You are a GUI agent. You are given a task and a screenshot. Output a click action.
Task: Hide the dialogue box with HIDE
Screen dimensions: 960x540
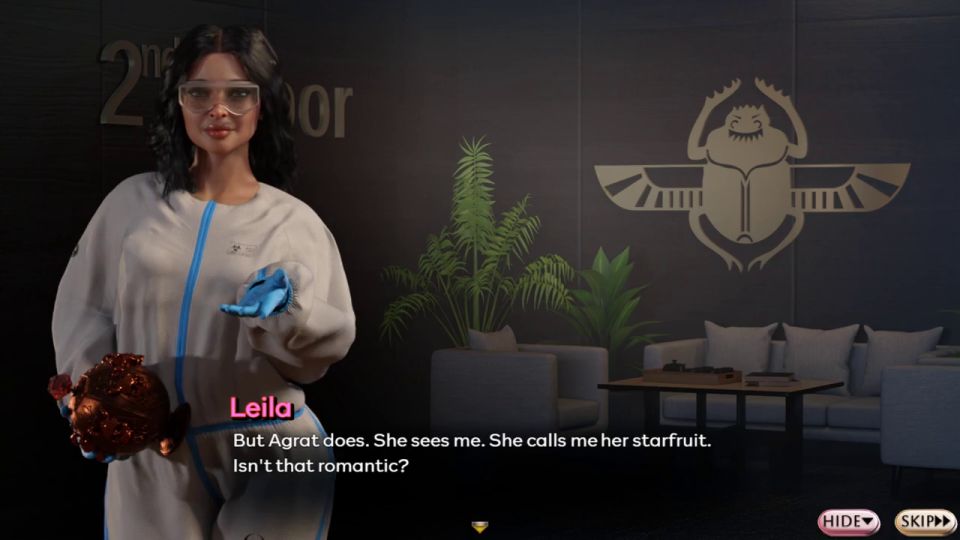coord(848,521)
